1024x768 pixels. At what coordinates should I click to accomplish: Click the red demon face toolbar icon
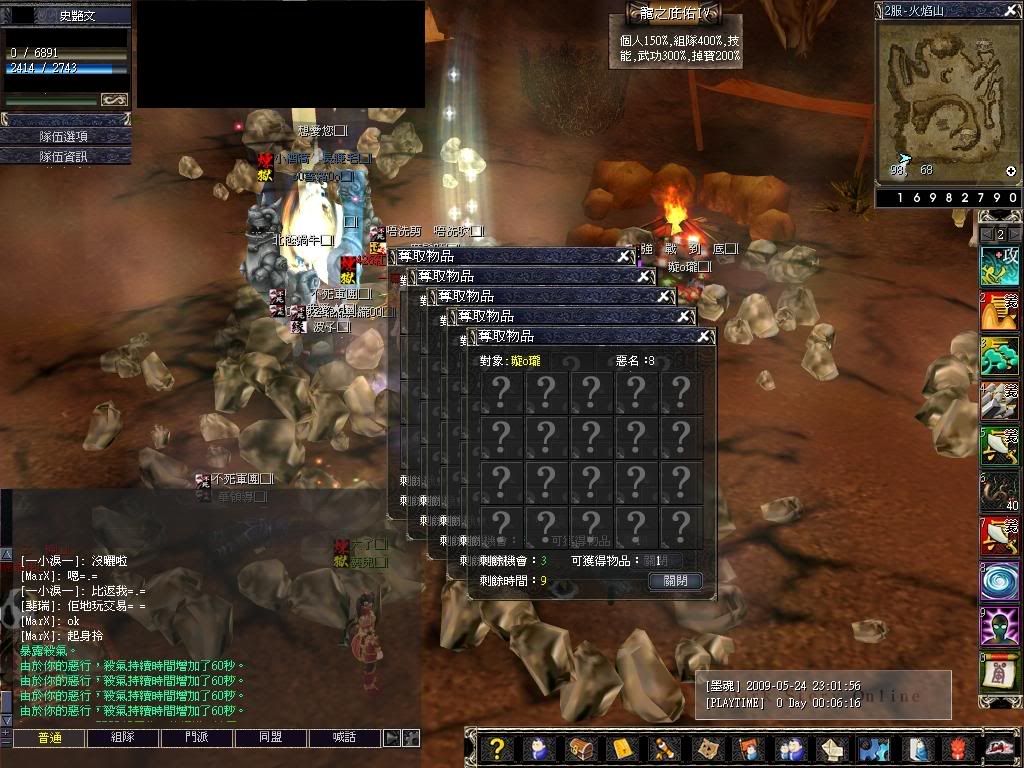(x=958, y=748)
